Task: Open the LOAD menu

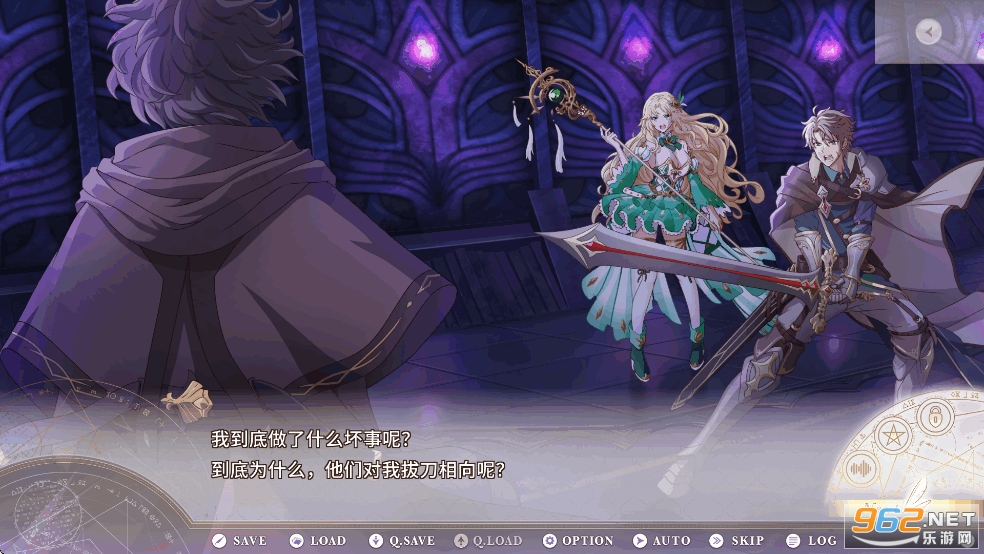Action: pyautogui.click(x=317, y=541)
